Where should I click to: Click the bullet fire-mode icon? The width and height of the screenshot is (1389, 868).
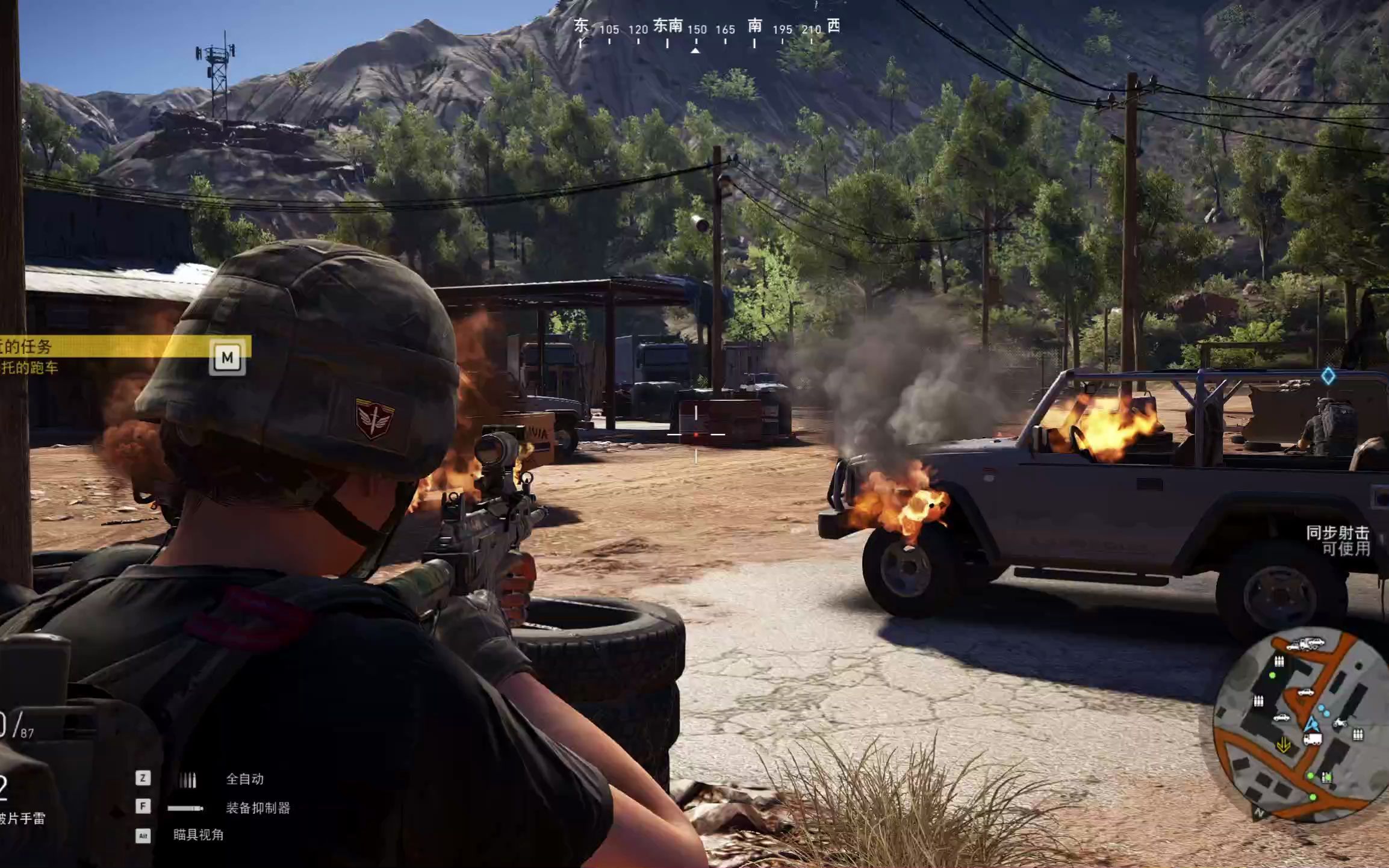click(x=188, y=780)
